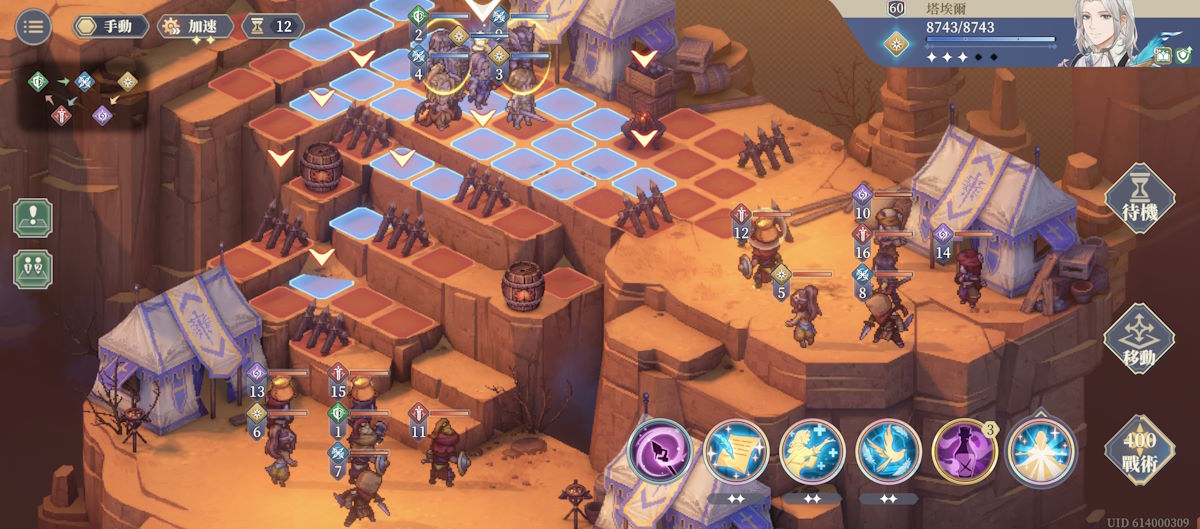Use the purple potion bottle item
Screen dimensions: 1200x529
tap(965, 452)
